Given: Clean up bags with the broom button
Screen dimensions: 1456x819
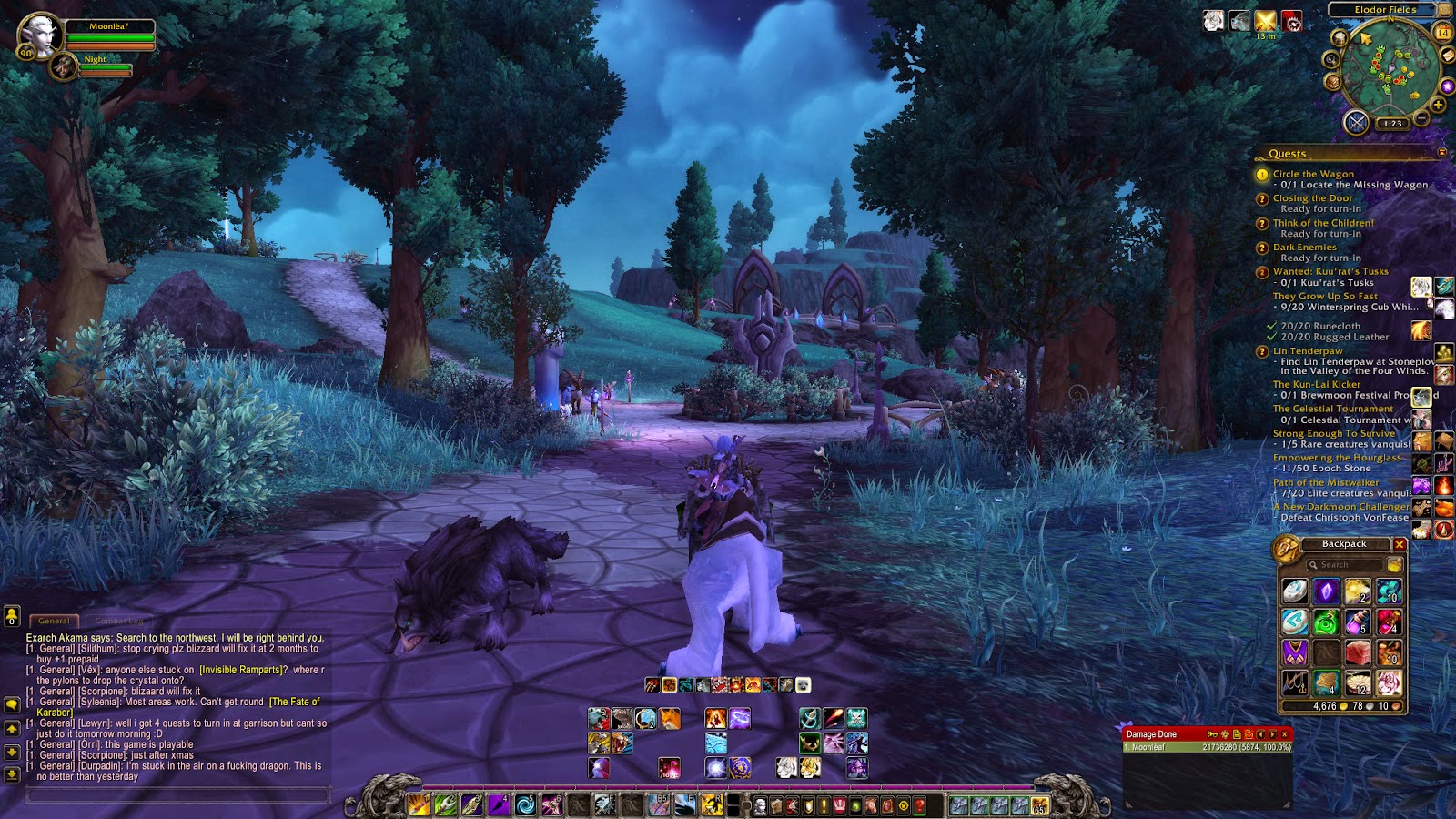Looking at the screenshot, I should [x=1394, y=565].
